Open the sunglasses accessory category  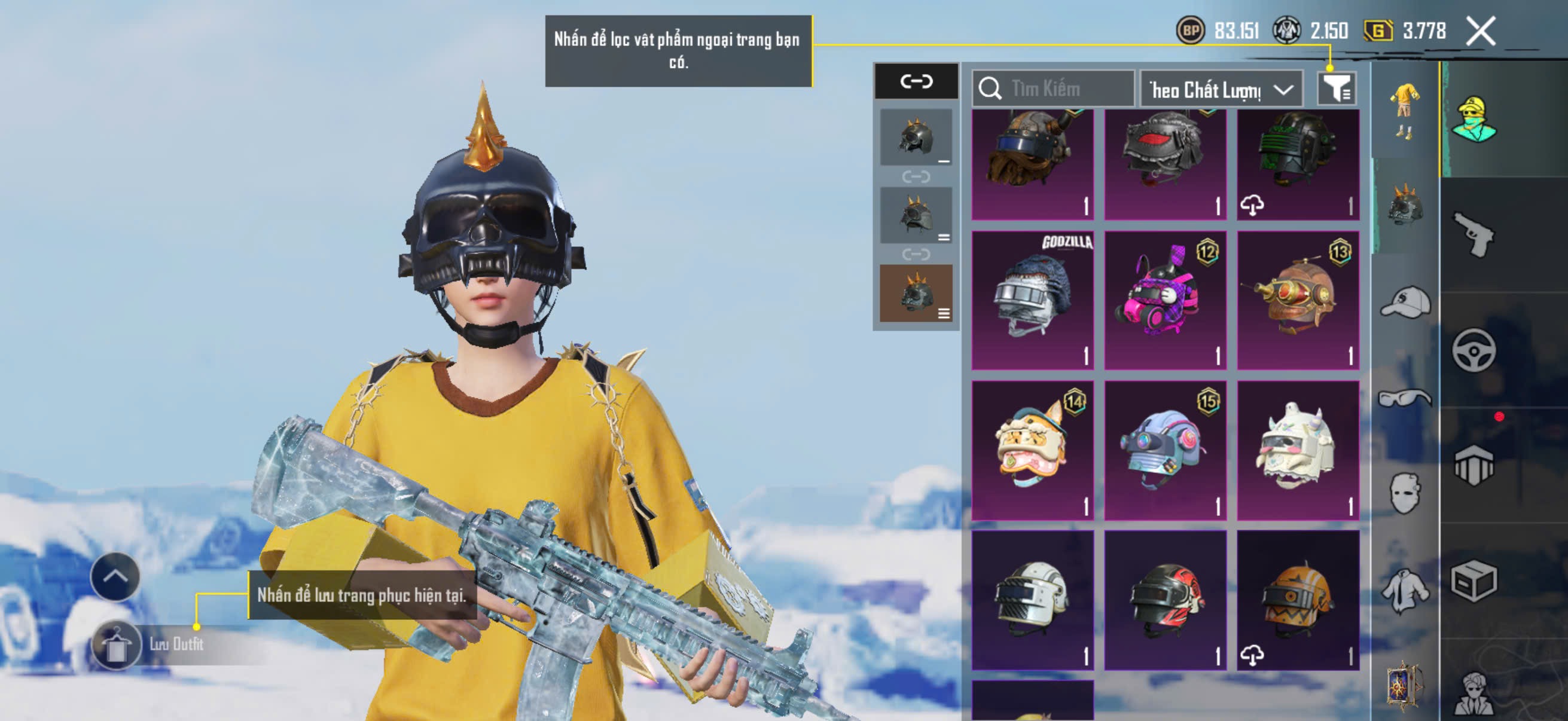point(1405,398)
